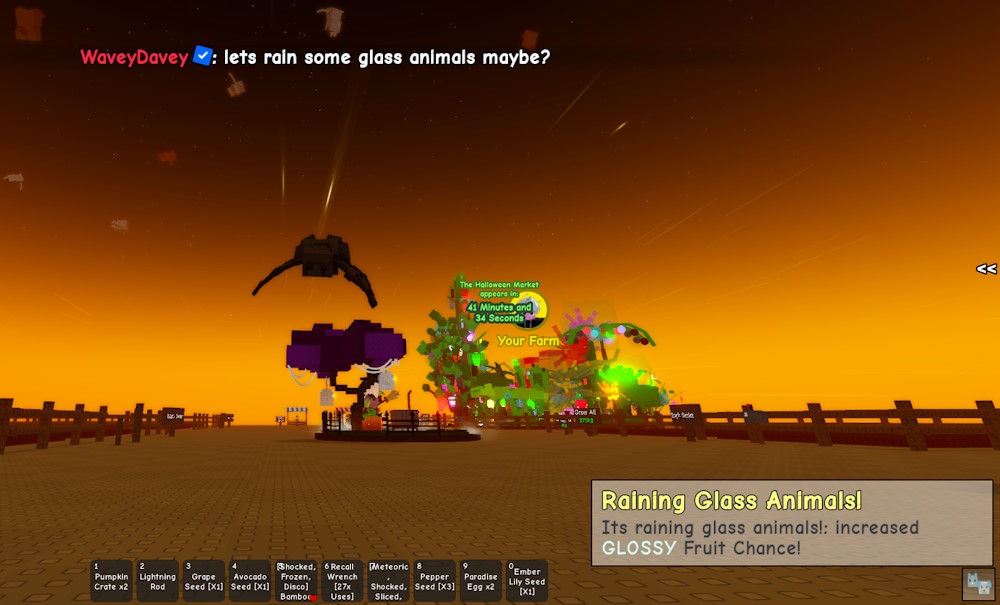Choose the Pepper Seed slot
Viewport: 1000px width, 605px height.
[435, 581]
